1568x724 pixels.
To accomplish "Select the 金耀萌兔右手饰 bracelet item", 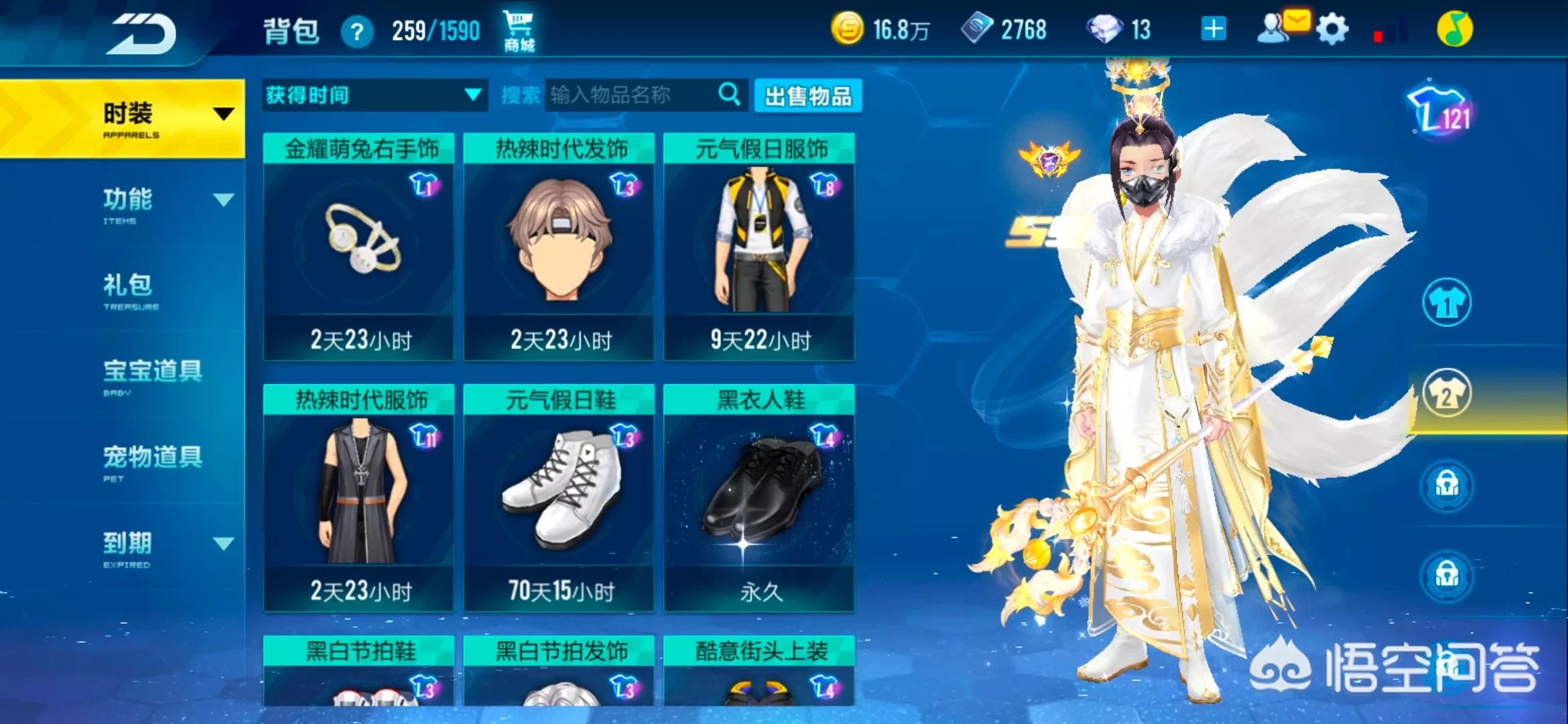I will tap(359, 246).
